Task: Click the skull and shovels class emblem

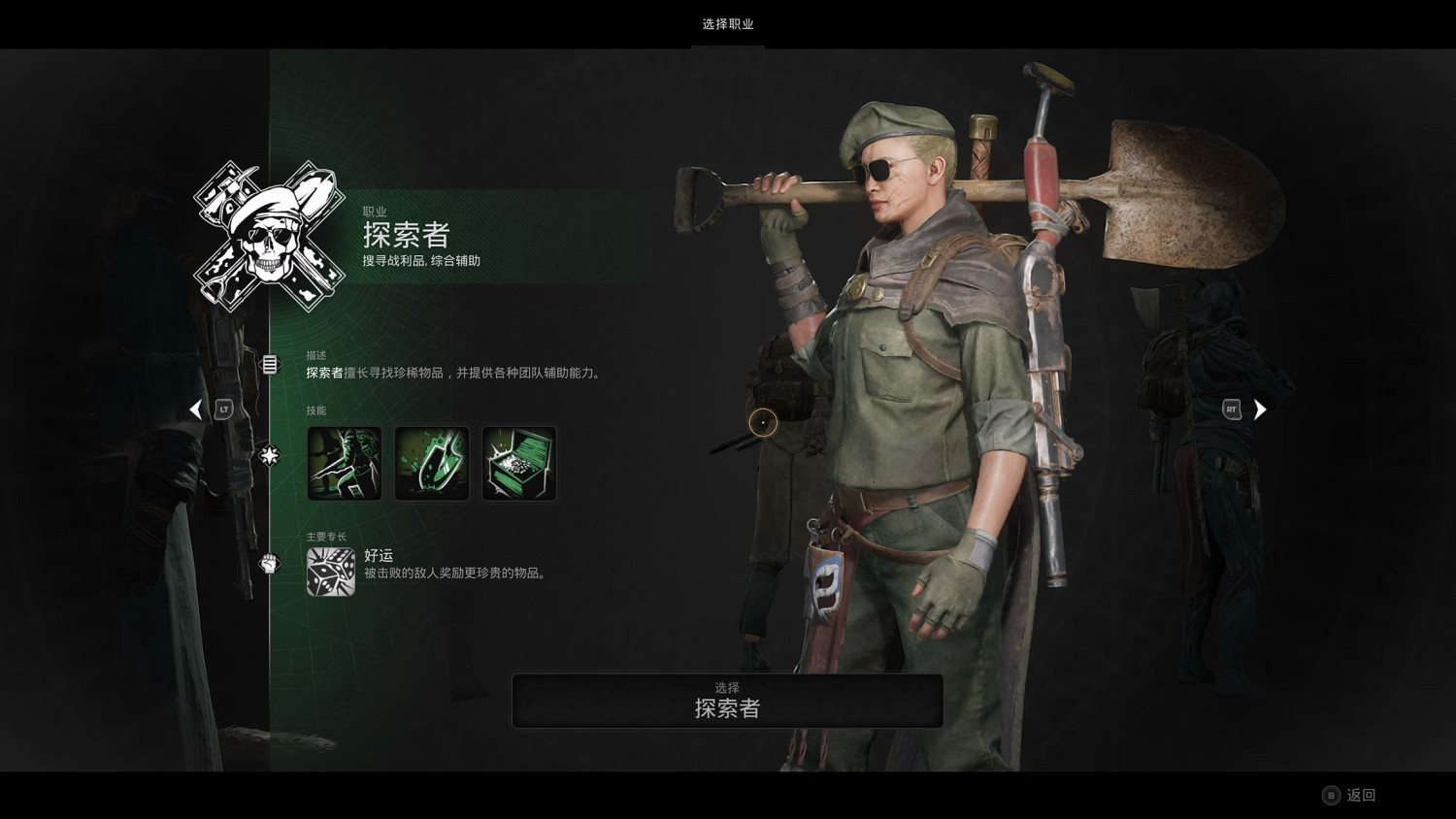Action: pos(269,236)
